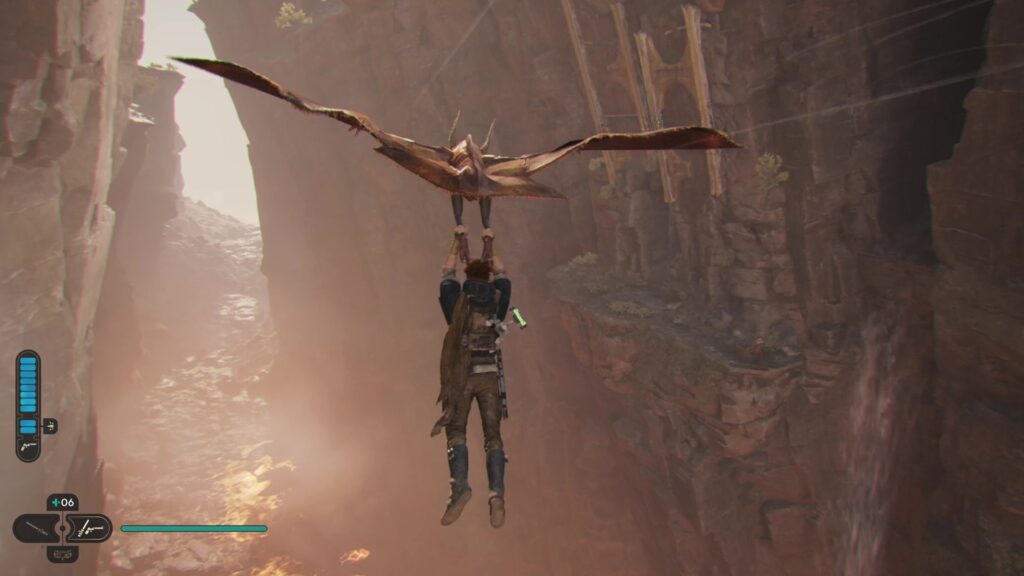The height and width of the screenshot is (576, 1024).
Task: Use the stim canister counter showing 06
Action: point(63,503)
